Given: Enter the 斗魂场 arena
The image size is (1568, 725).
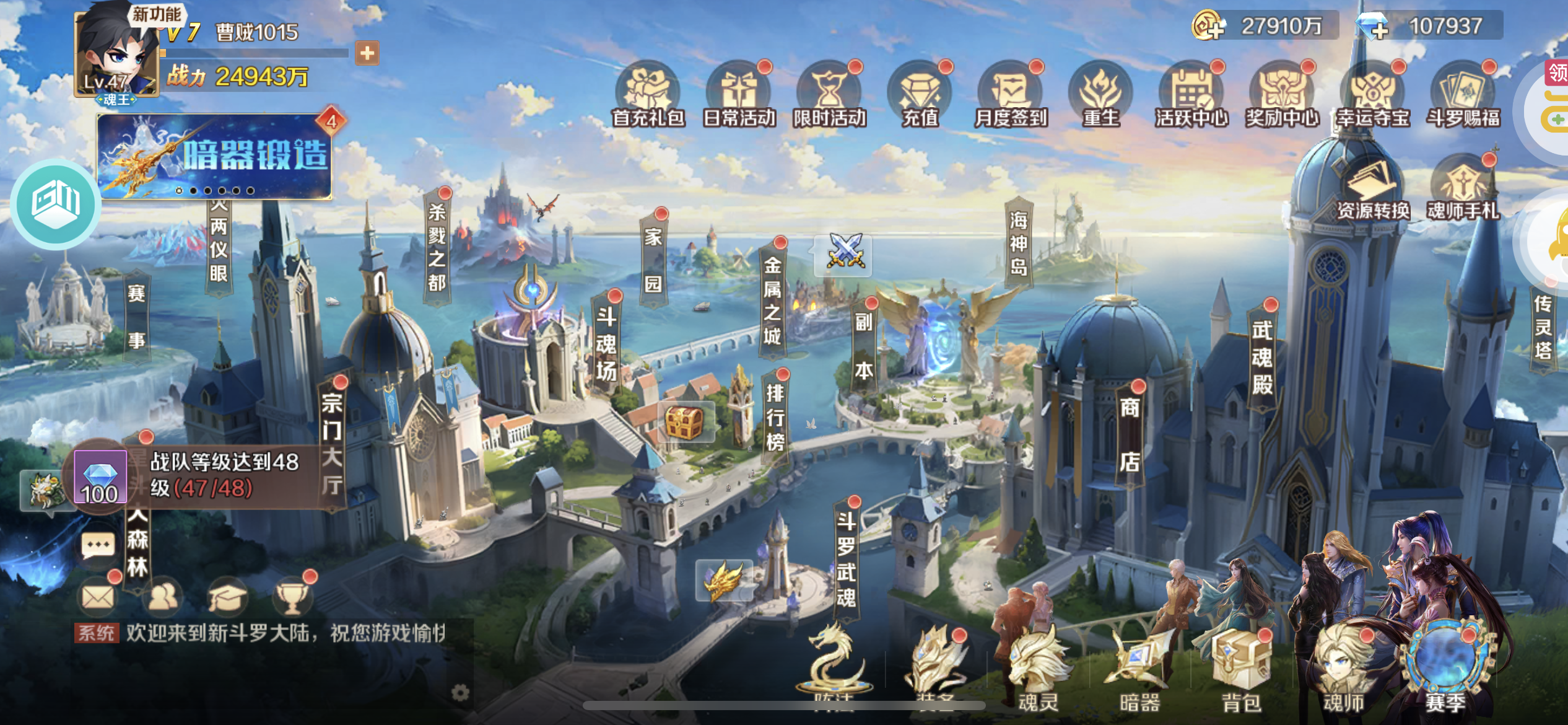Looking at the screenshot, I should 606,343.
